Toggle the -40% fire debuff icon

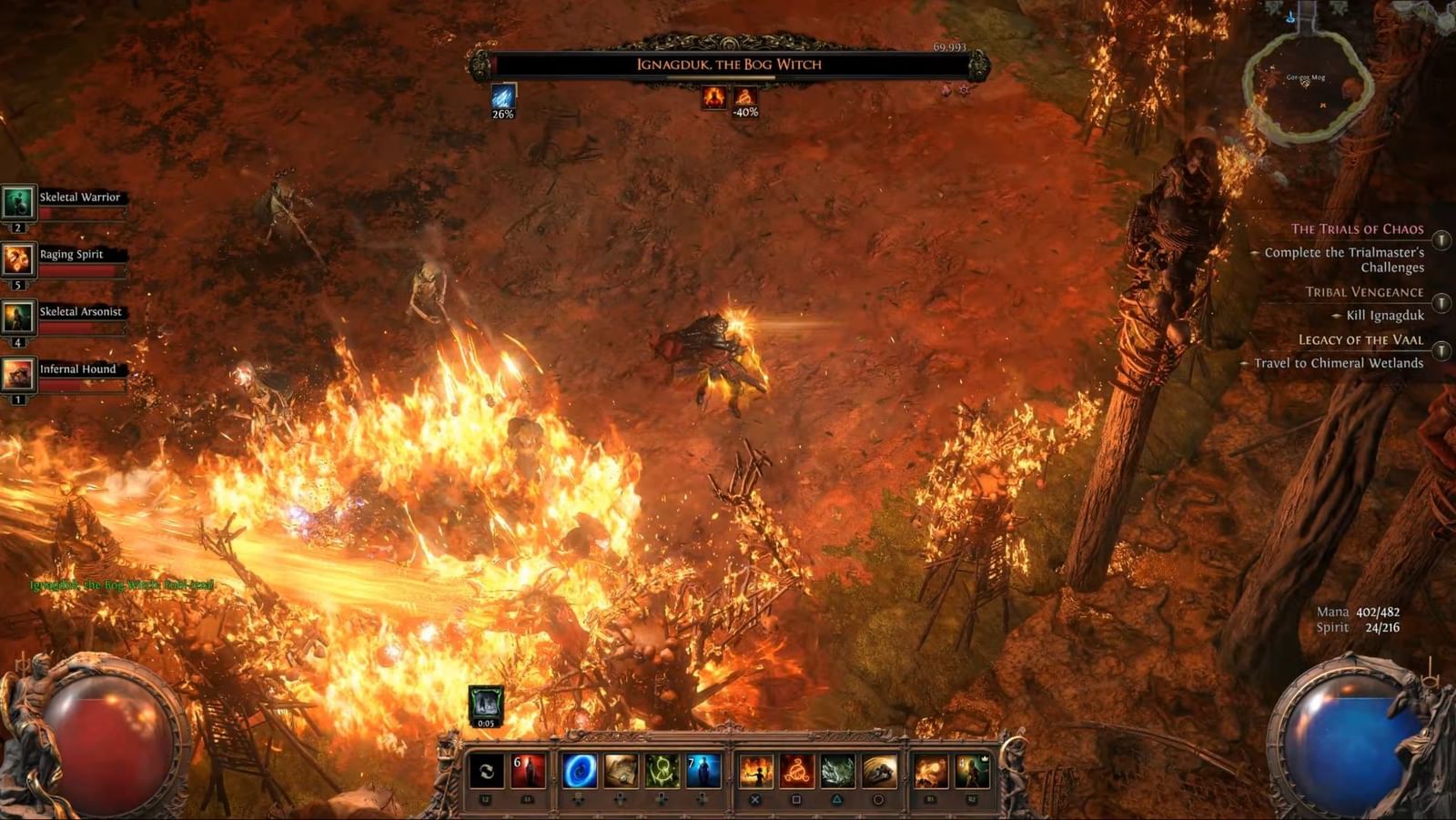(743, 98)
